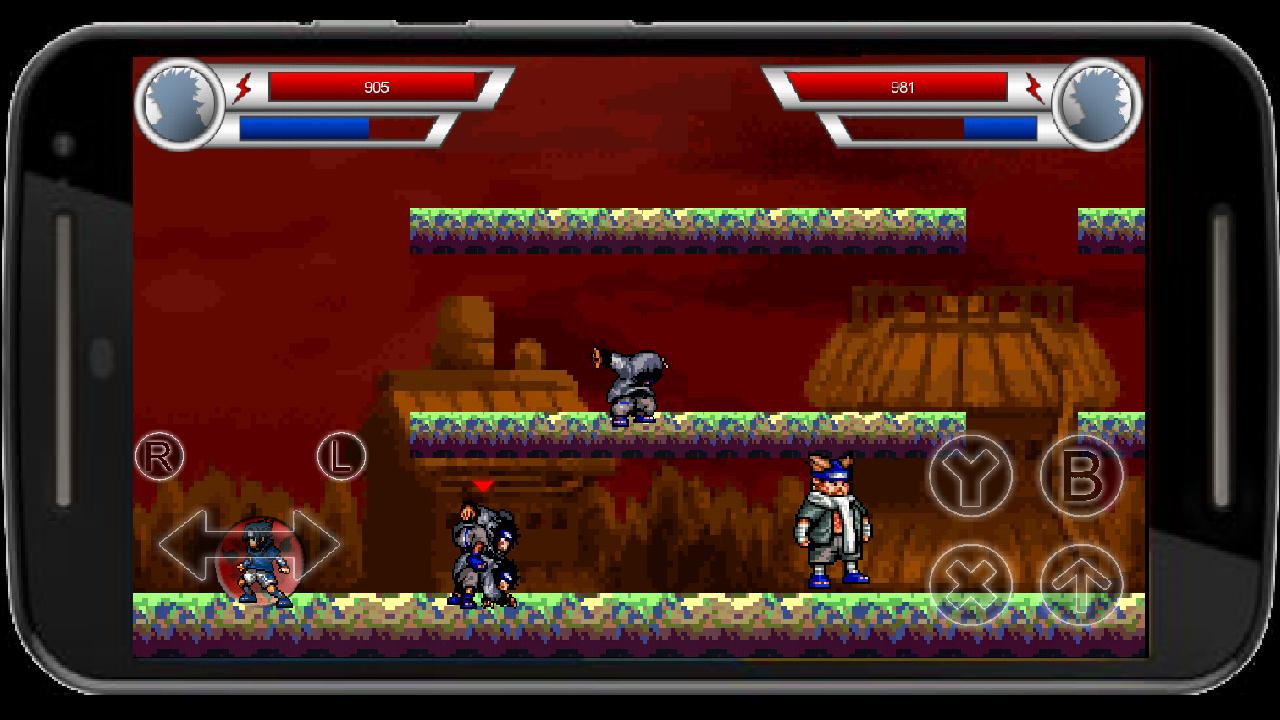Viewport: 1280px width, 720px height.
Task: Tap the right player's circular portrait
Action: (x=1098, y=105)
